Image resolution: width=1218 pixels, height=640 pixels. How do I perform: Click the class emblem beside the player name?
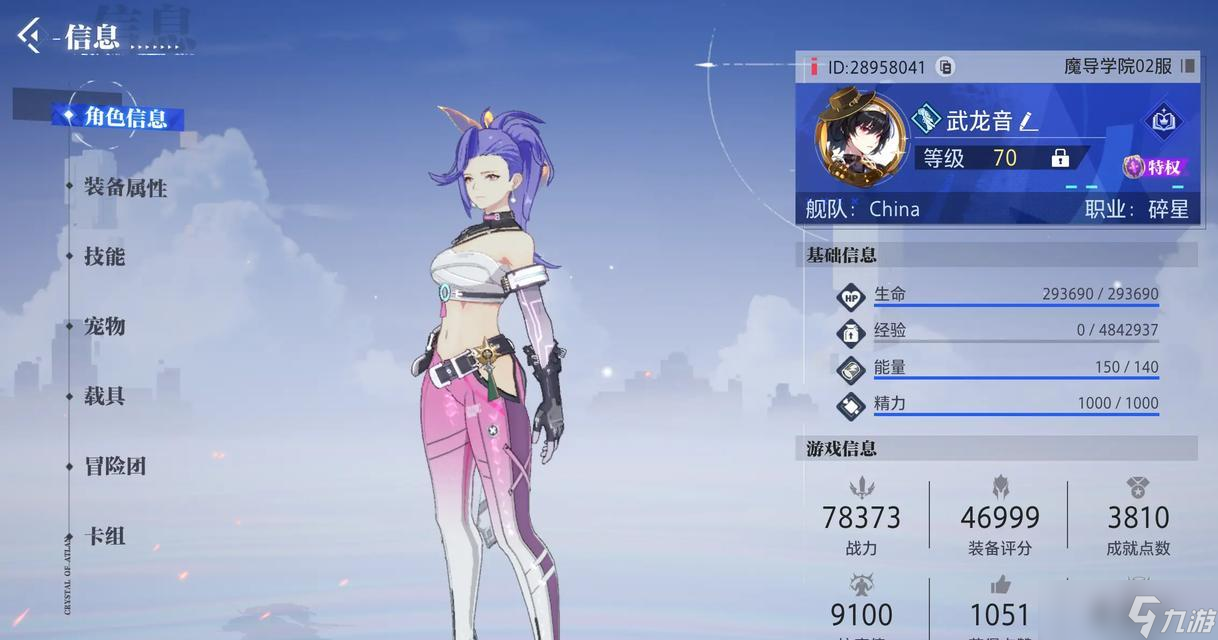(x=926, y=121)
